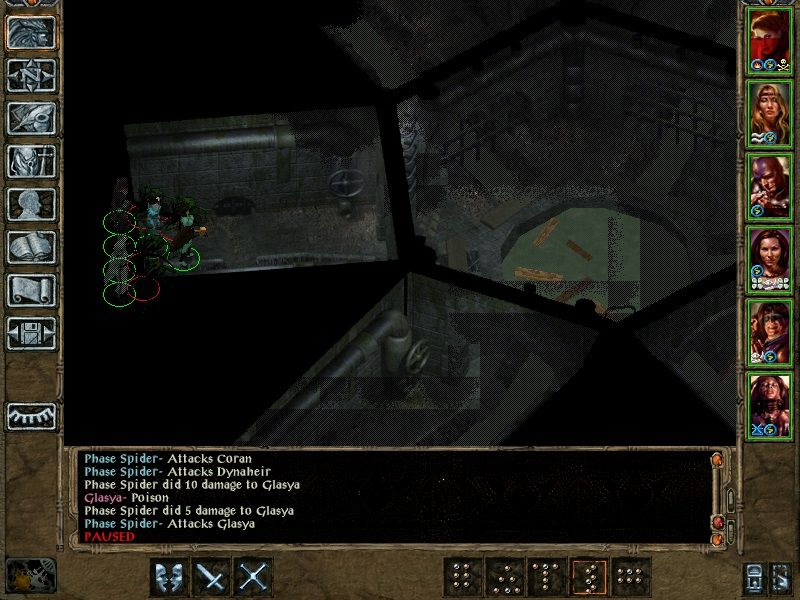Click the crossed swords action button
The height and width of the screenshot is (600, 800).
255,577
